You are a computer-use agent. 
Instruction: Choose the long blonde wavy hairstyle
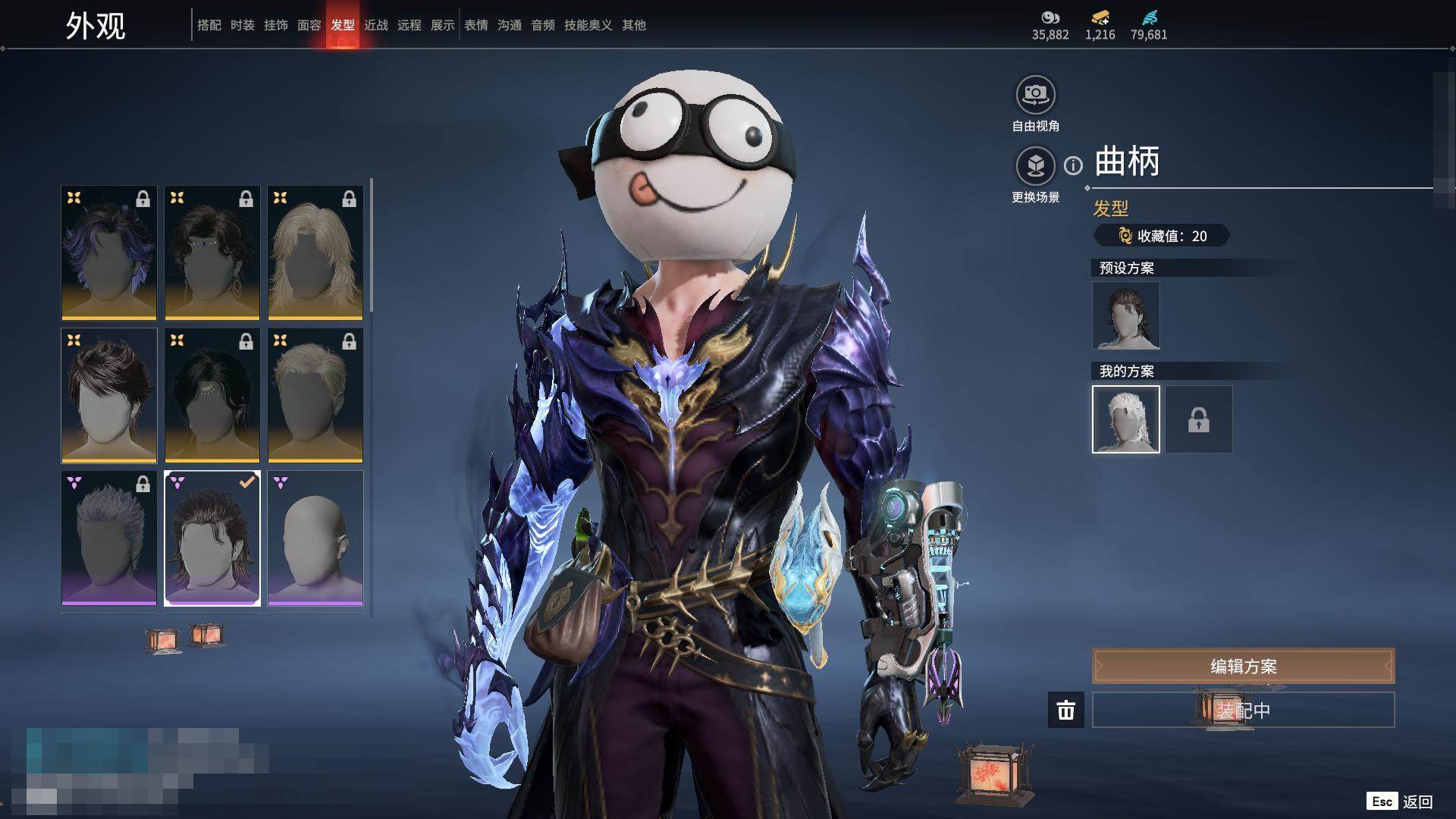[x=315, y=253]
